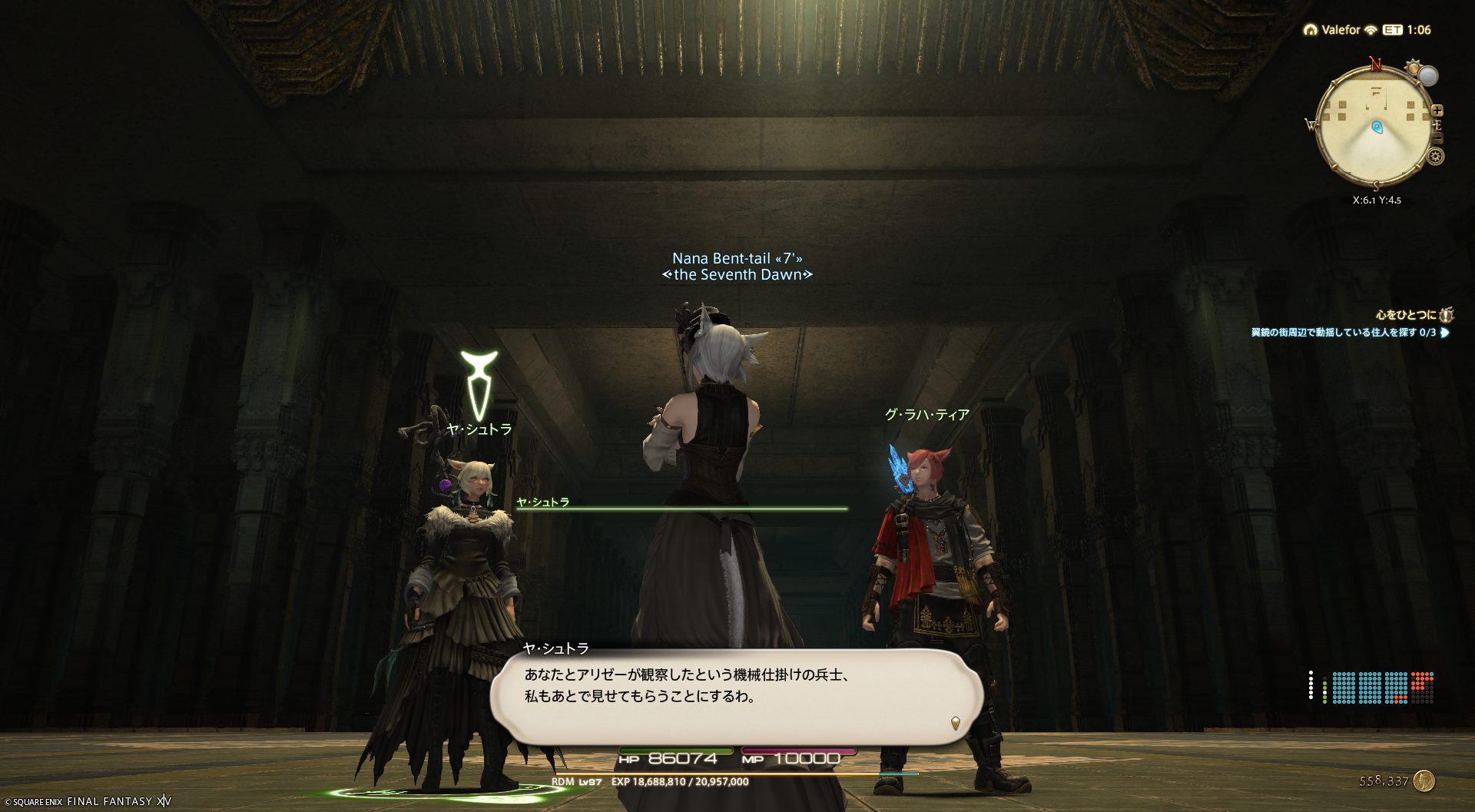
Task: Click the Valefor world server info
Action: pos(1341,30)
